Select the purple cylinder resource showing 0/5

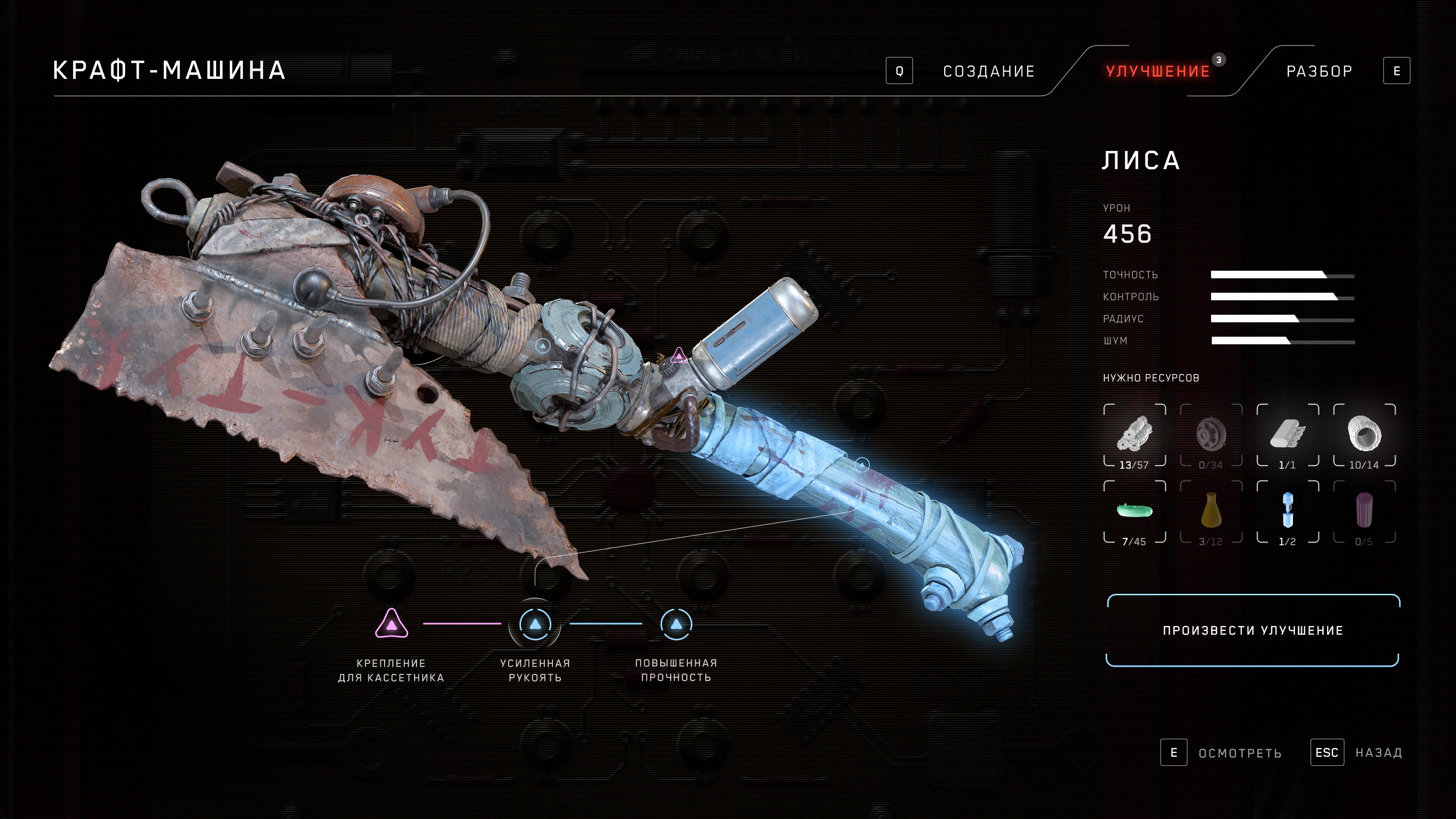pyautogui.click(x=1365, y=511)
